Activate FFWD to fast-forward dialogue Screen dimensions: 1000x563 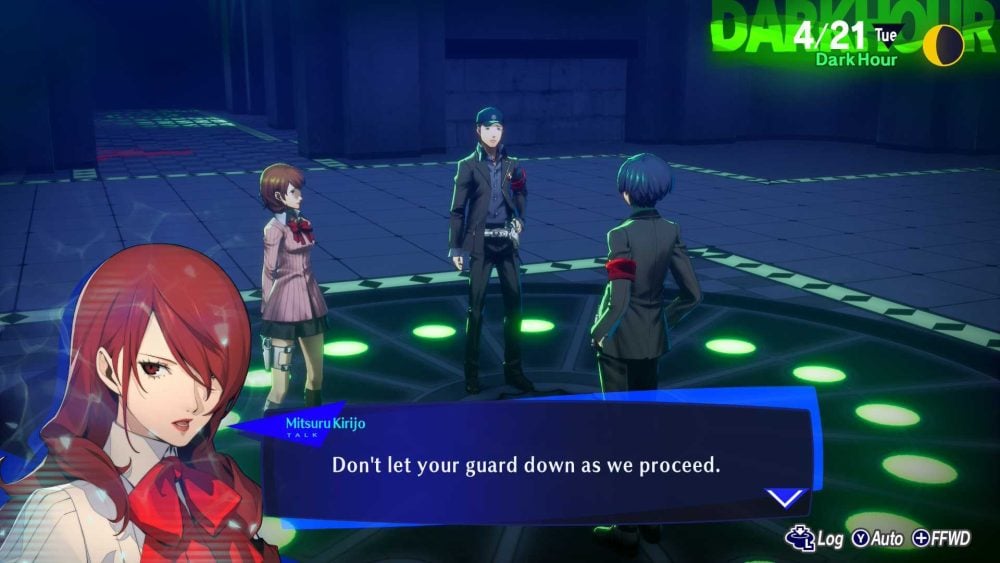click(x=940, y=539)
